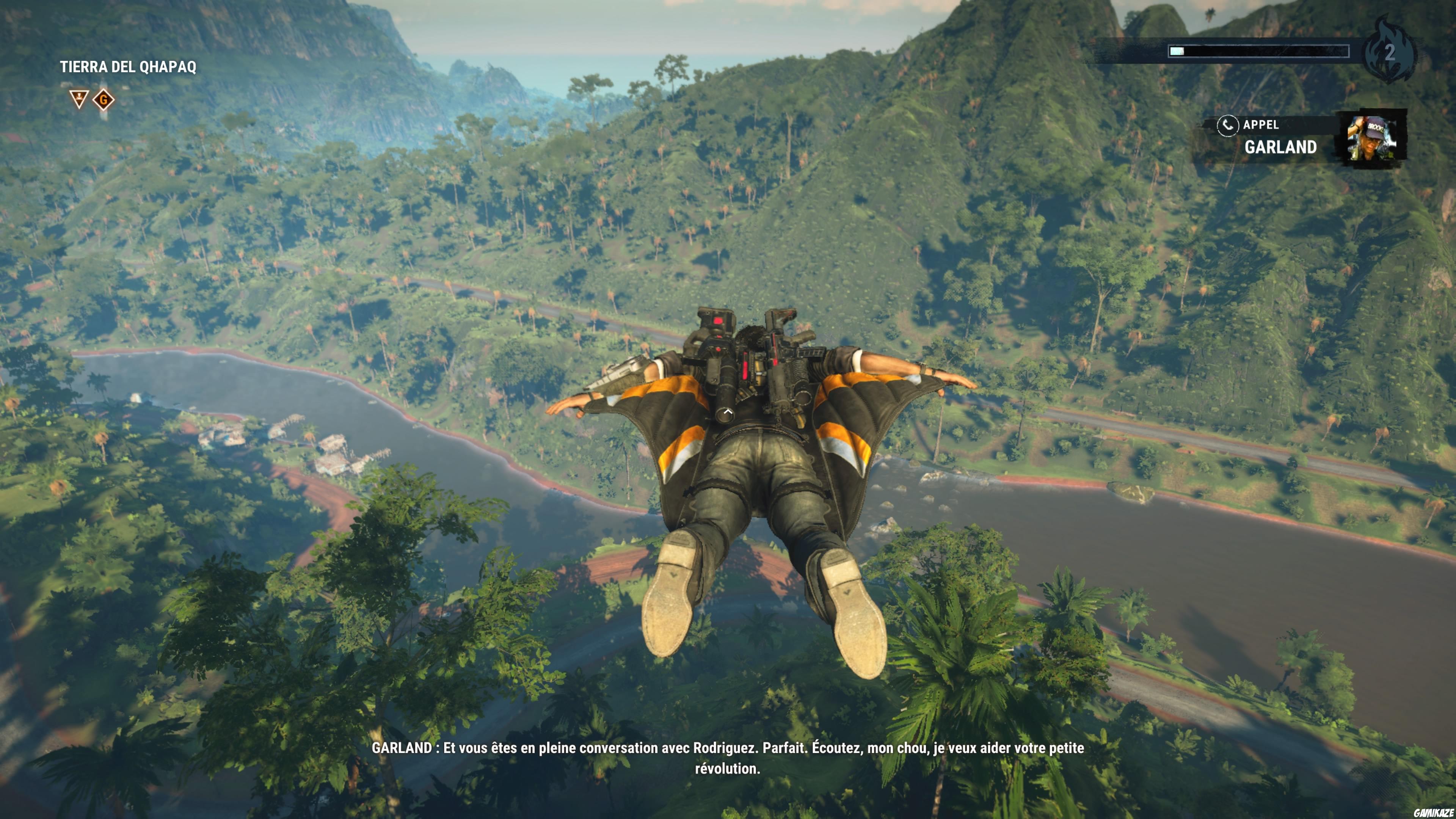
Task: Click the diamond 'G' region badge
Action: (104, 99)
